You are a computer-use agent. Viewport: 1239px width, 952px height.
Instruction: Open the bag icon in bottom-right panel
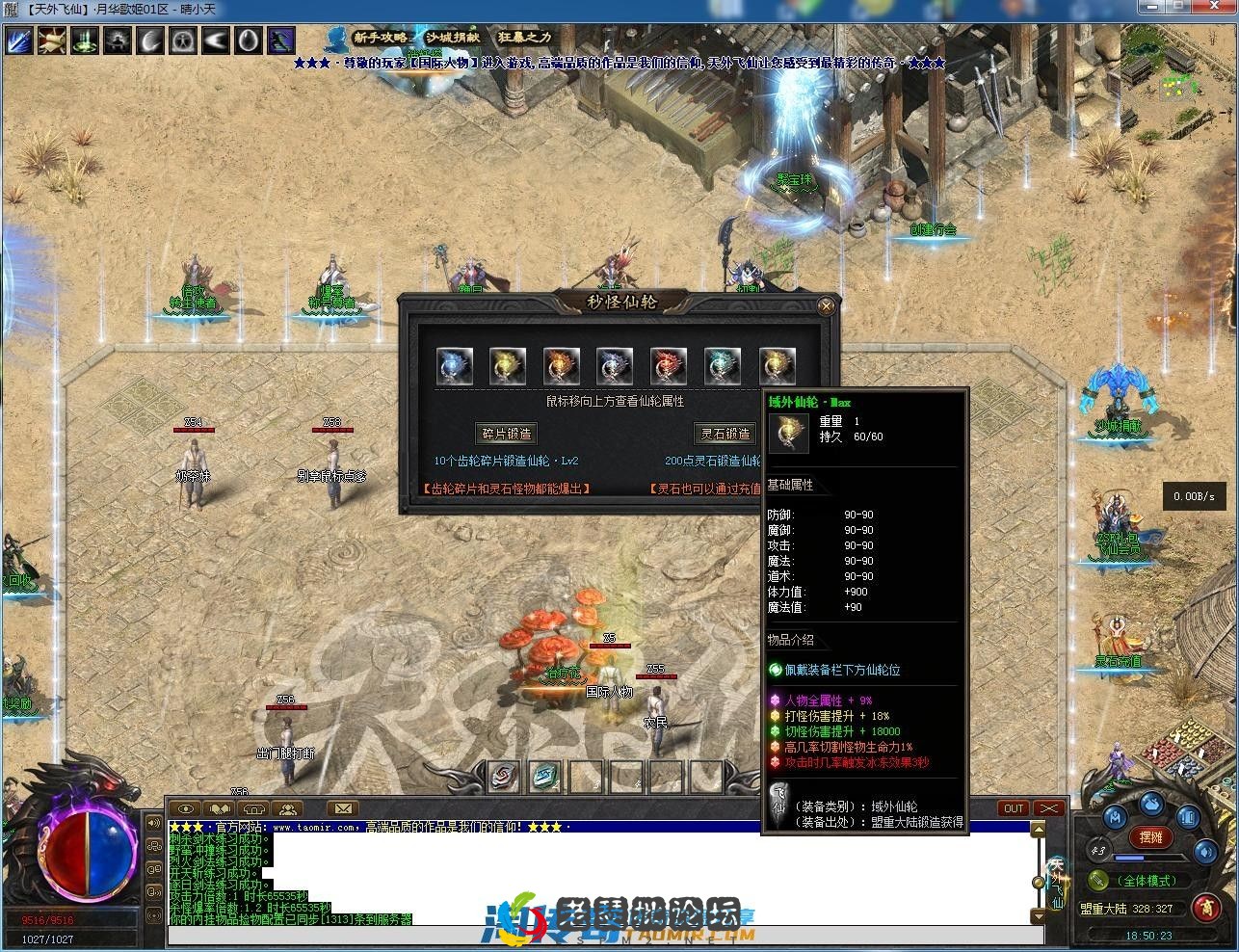(x=1152, y=805)
